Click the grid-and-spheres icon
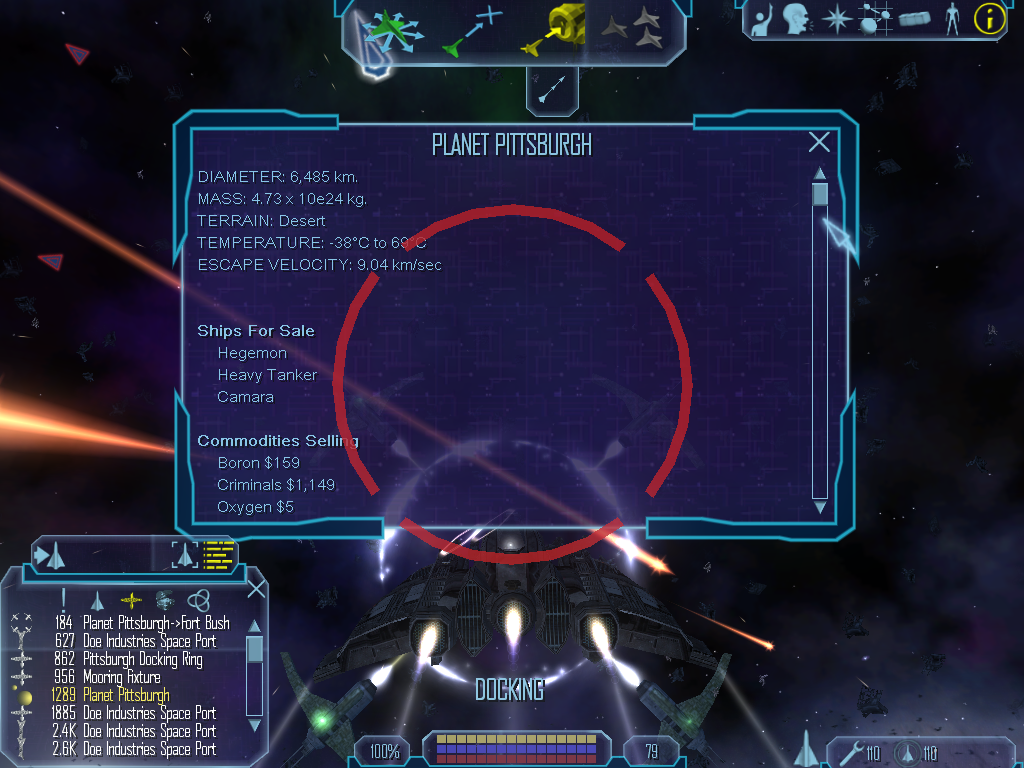 tap(876, 19)
